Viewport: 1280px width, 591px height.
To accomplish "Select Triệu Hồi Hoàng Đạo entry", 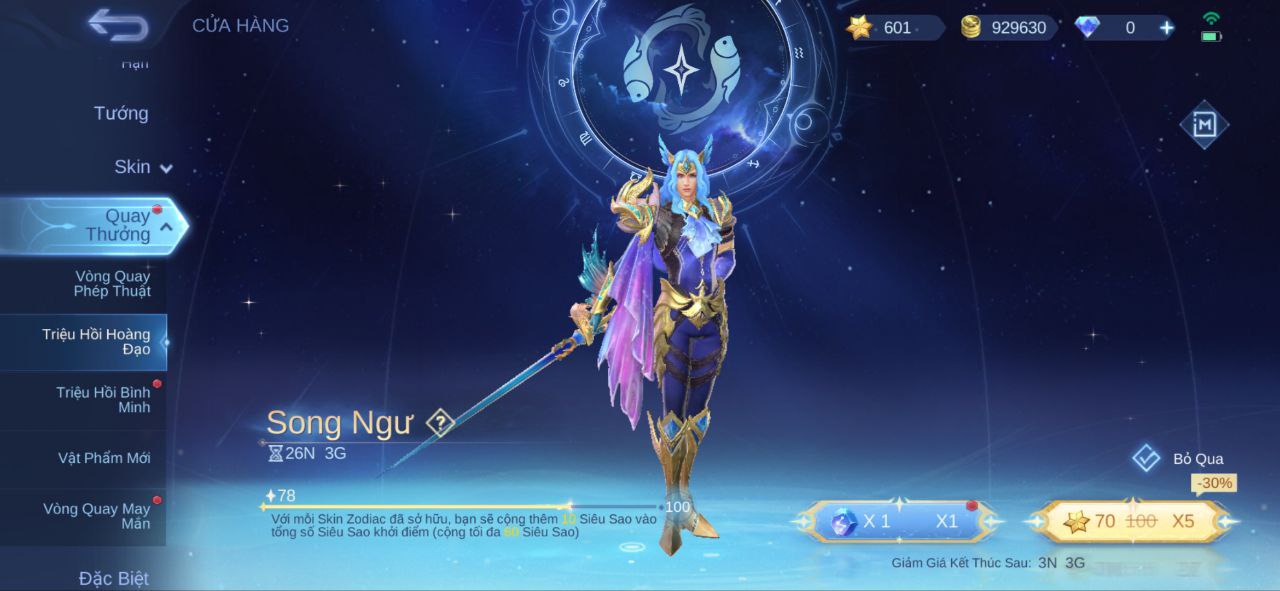I will 96,341.
